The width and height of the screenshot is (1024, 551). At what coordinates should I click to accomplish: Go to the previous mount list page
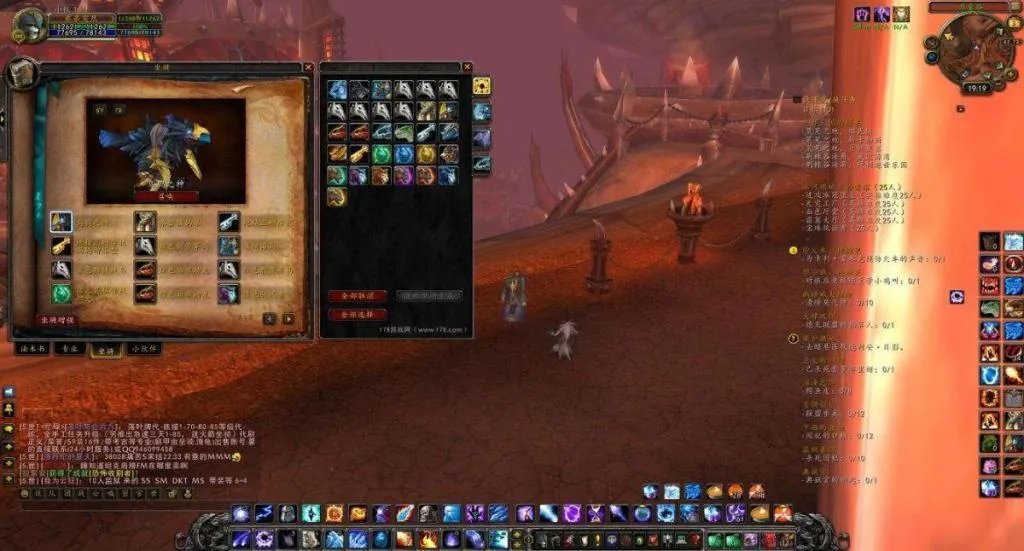click(x=269, y=319)
